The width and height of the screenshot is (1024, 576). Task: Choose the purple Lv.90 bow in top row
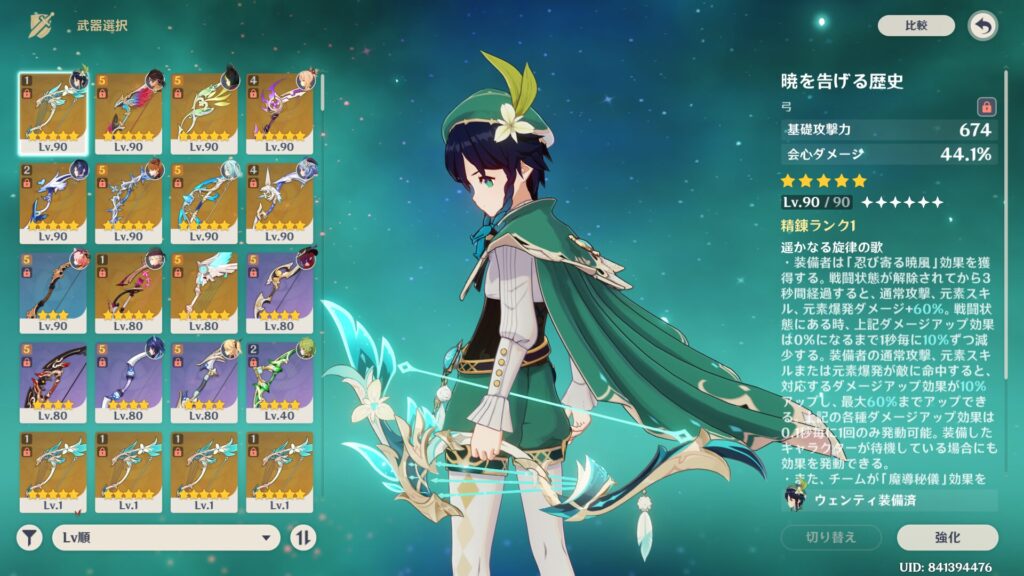coord(279,111)
